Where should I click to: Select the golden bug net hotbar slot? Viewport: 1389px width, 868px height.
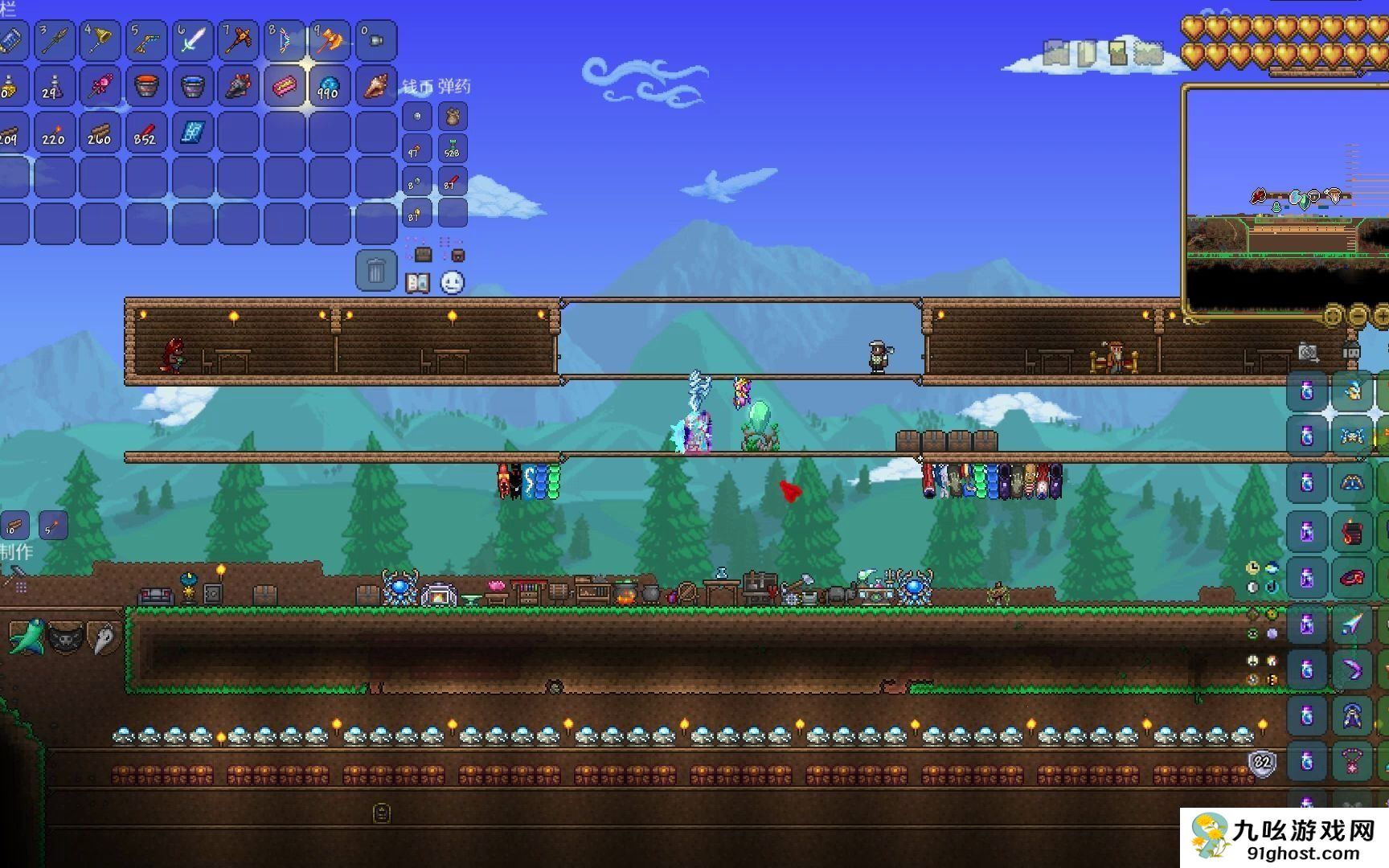99,39
